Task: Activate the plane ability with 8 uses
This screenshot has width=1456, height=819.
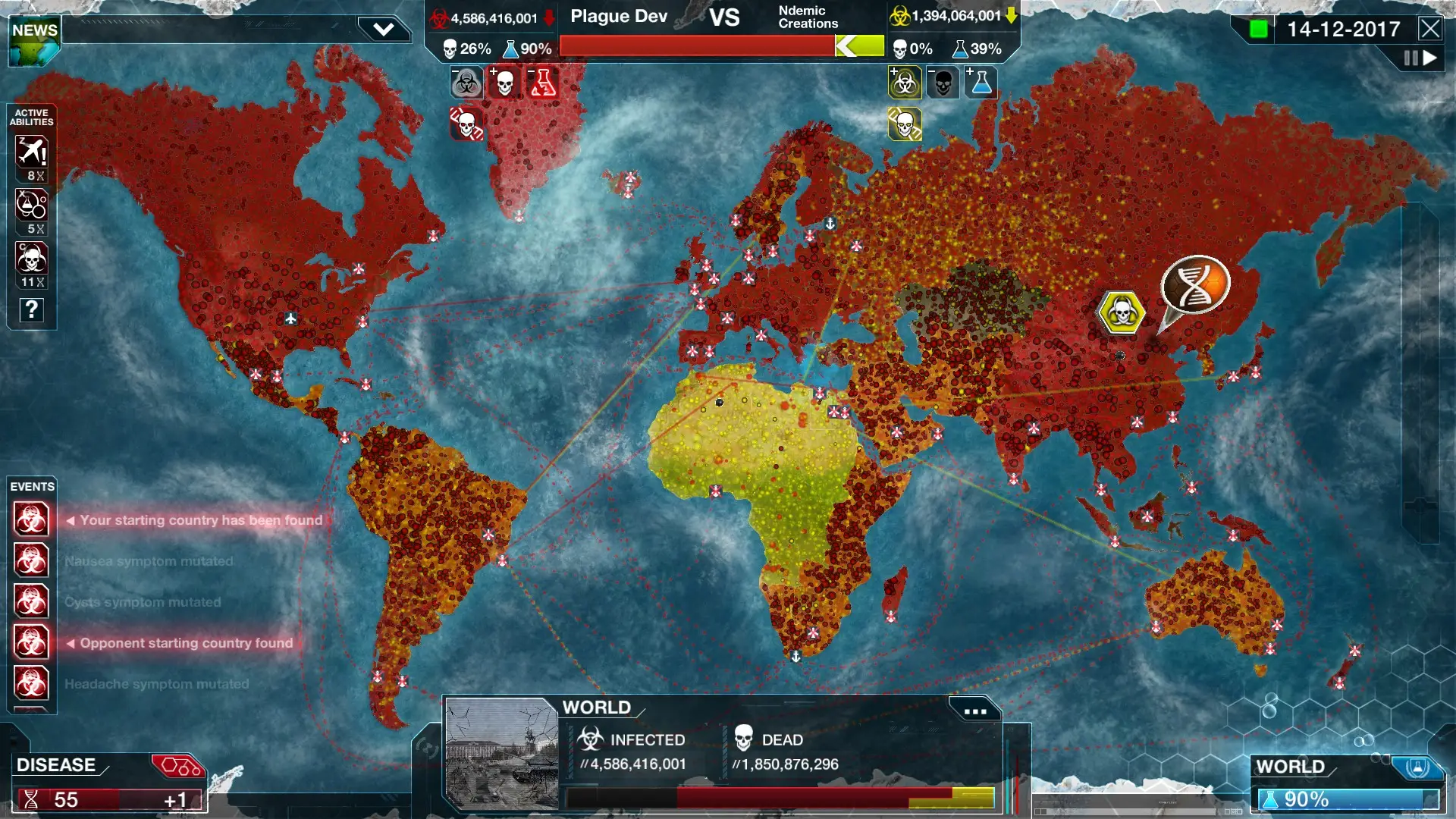Action: tap(31, 149)
